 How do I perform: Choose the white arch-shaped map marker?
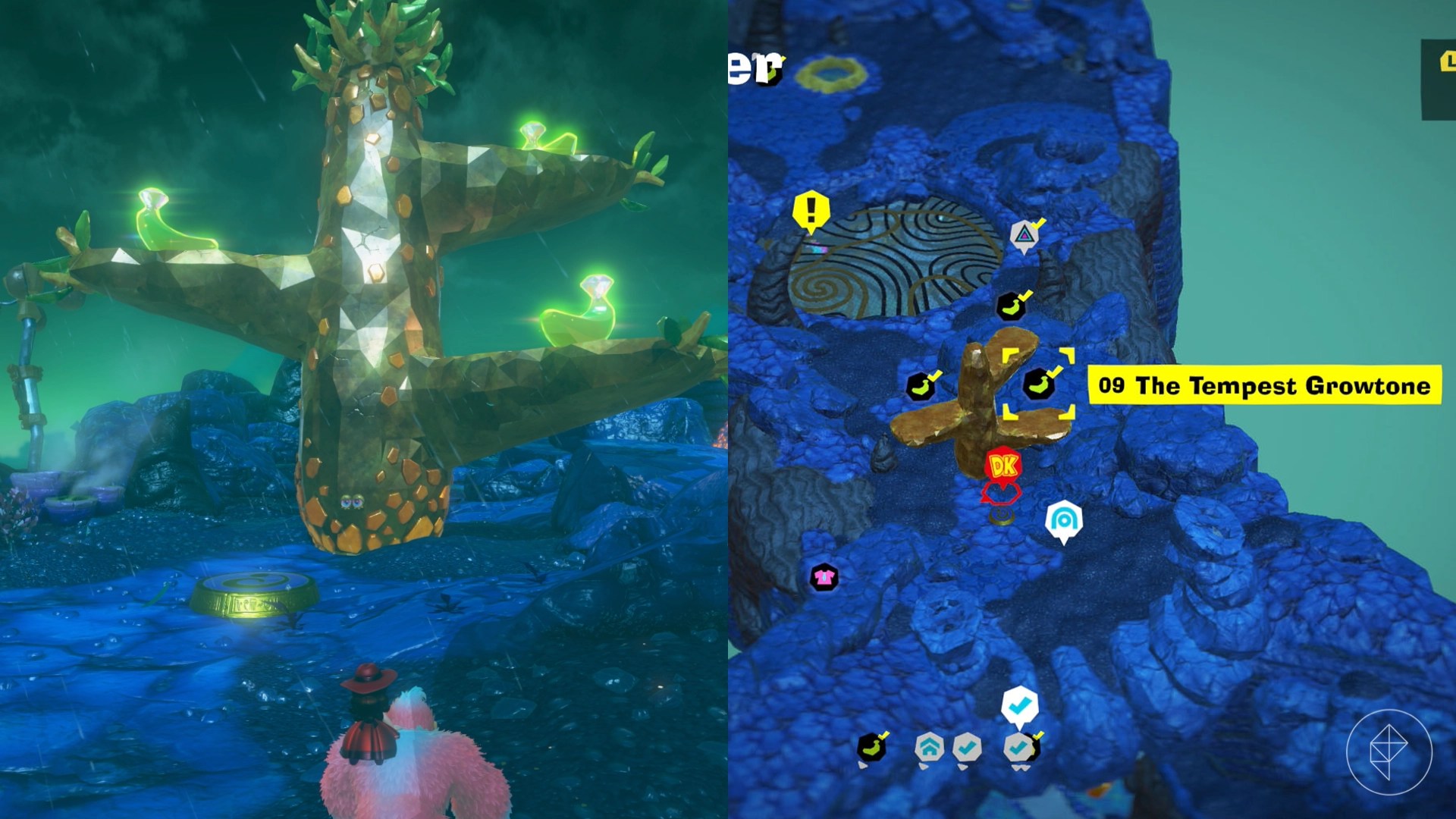pyautogui.click(x=1063, y=520)
